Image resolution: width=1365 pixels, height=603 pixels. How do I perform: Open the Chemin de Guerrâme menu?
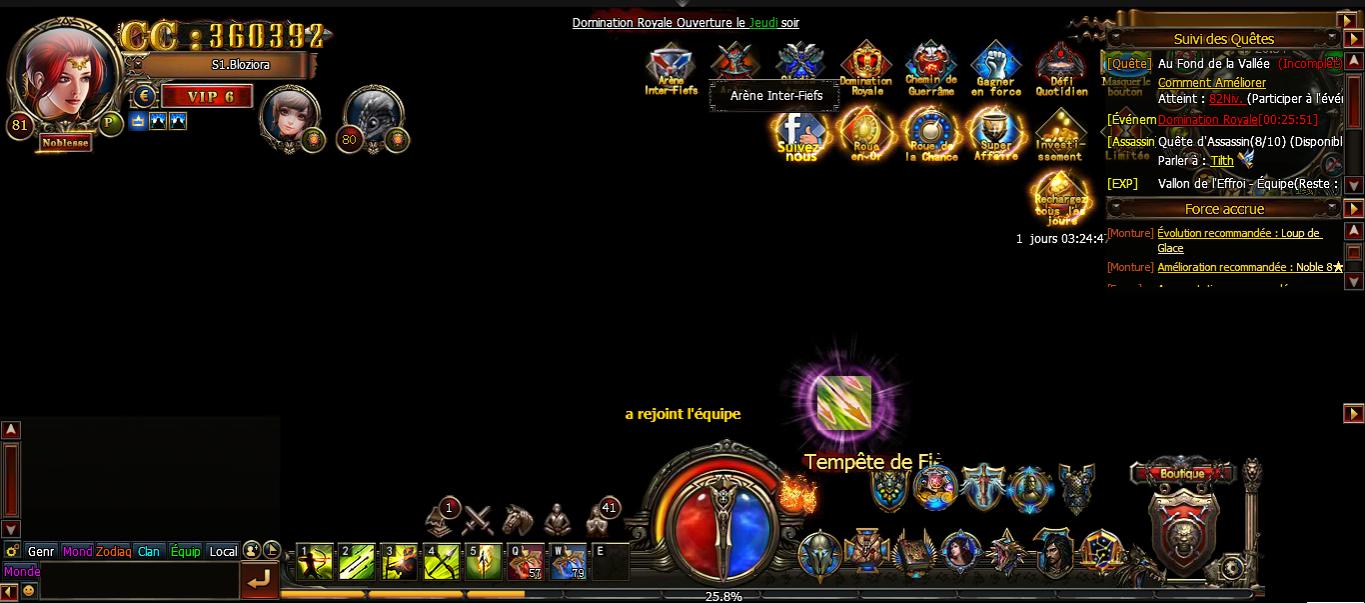pos(931,67)
